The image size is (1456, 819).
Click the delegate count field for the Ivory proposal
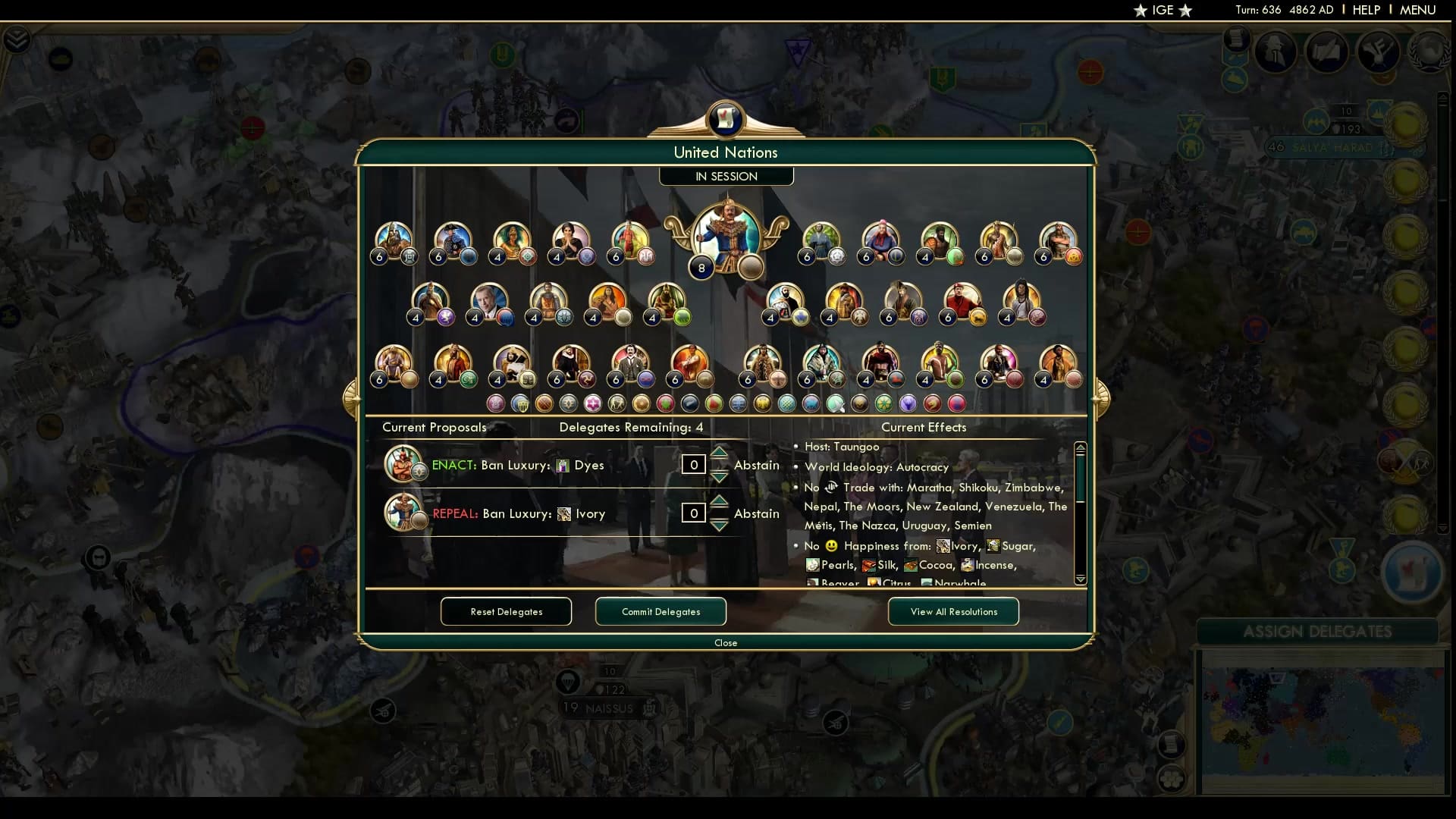(x=694, y=513)
